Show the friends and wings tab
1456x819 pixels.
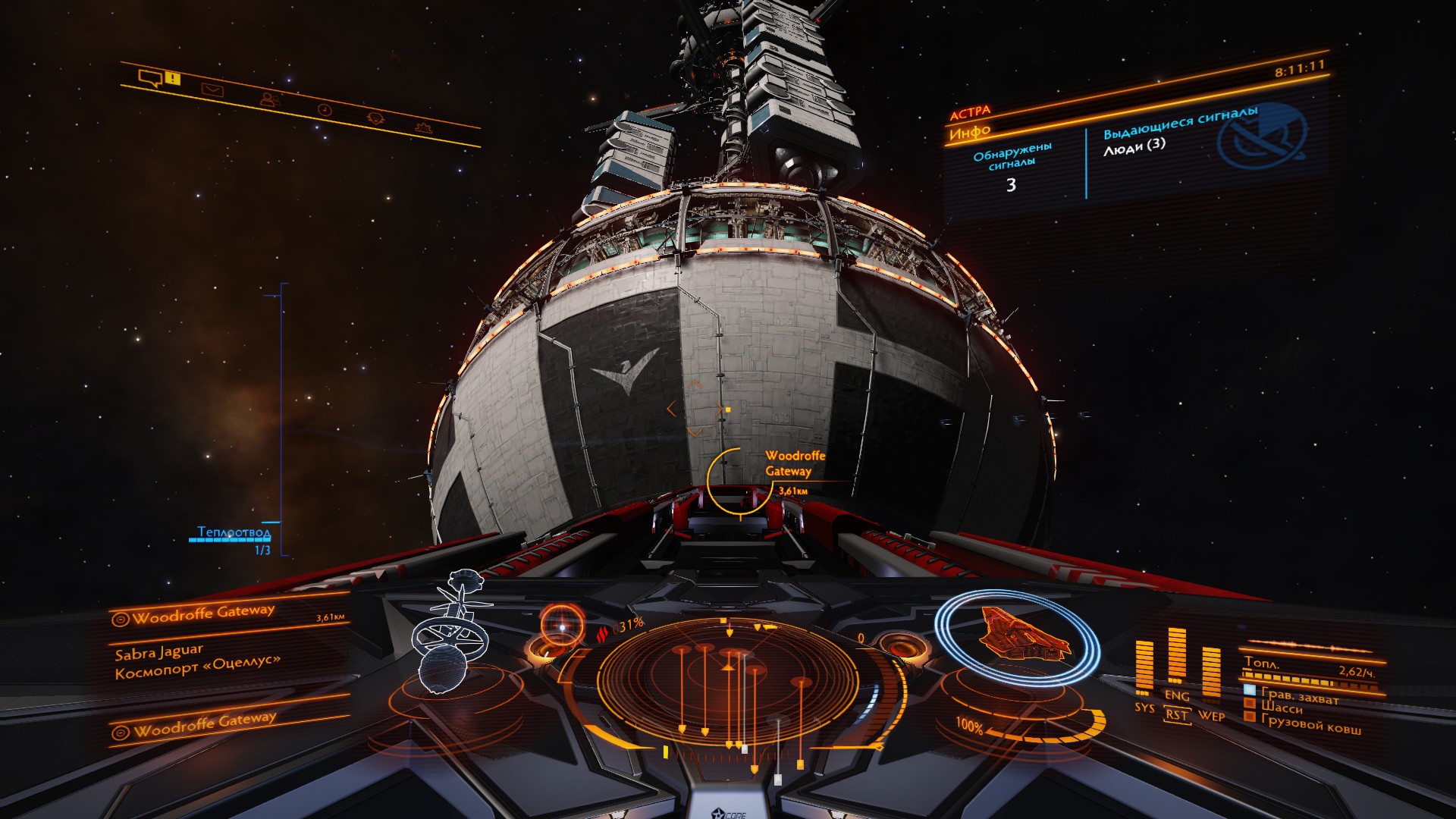pyautogui.click(x=268, y=99)
